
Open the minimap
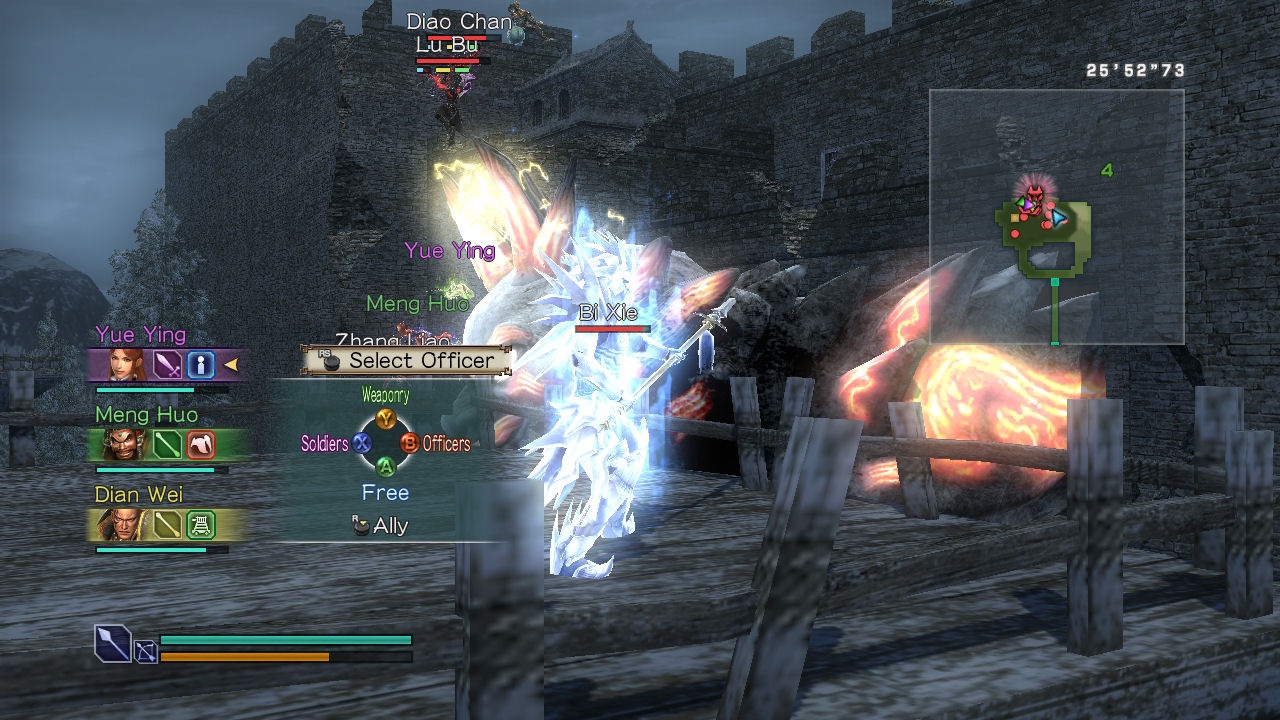pos(1056,217)
